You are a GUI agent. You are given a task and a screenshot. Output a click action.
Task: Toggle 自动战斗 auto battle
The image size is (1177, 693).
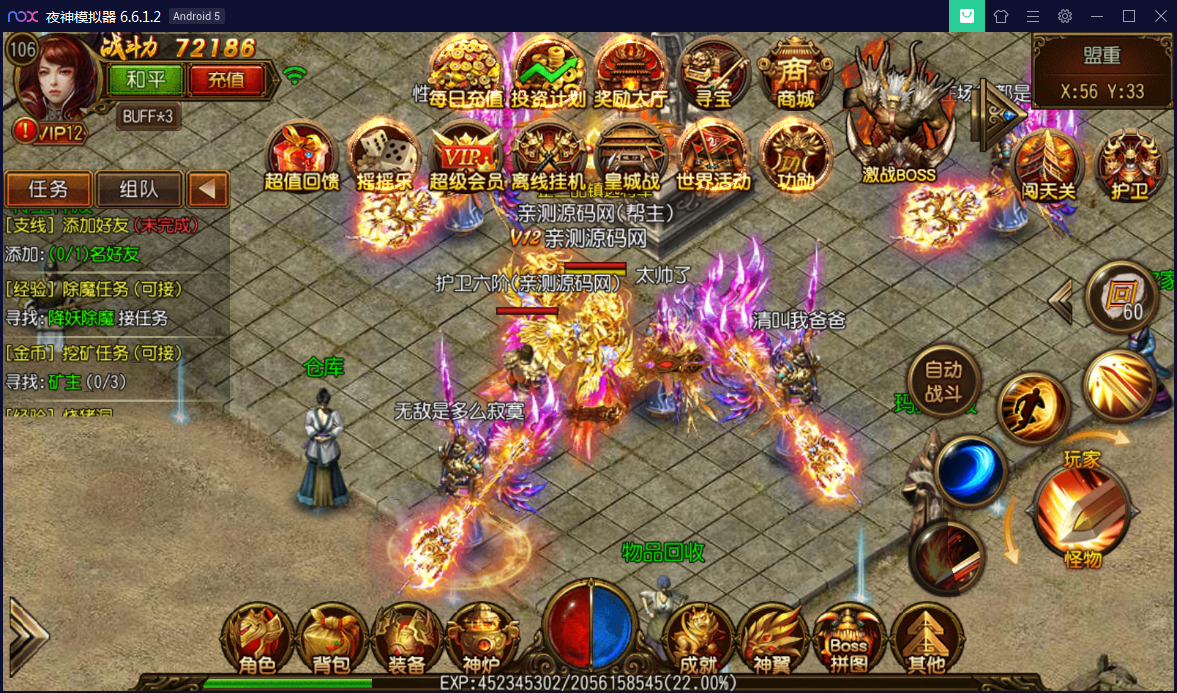coord(943,379)
